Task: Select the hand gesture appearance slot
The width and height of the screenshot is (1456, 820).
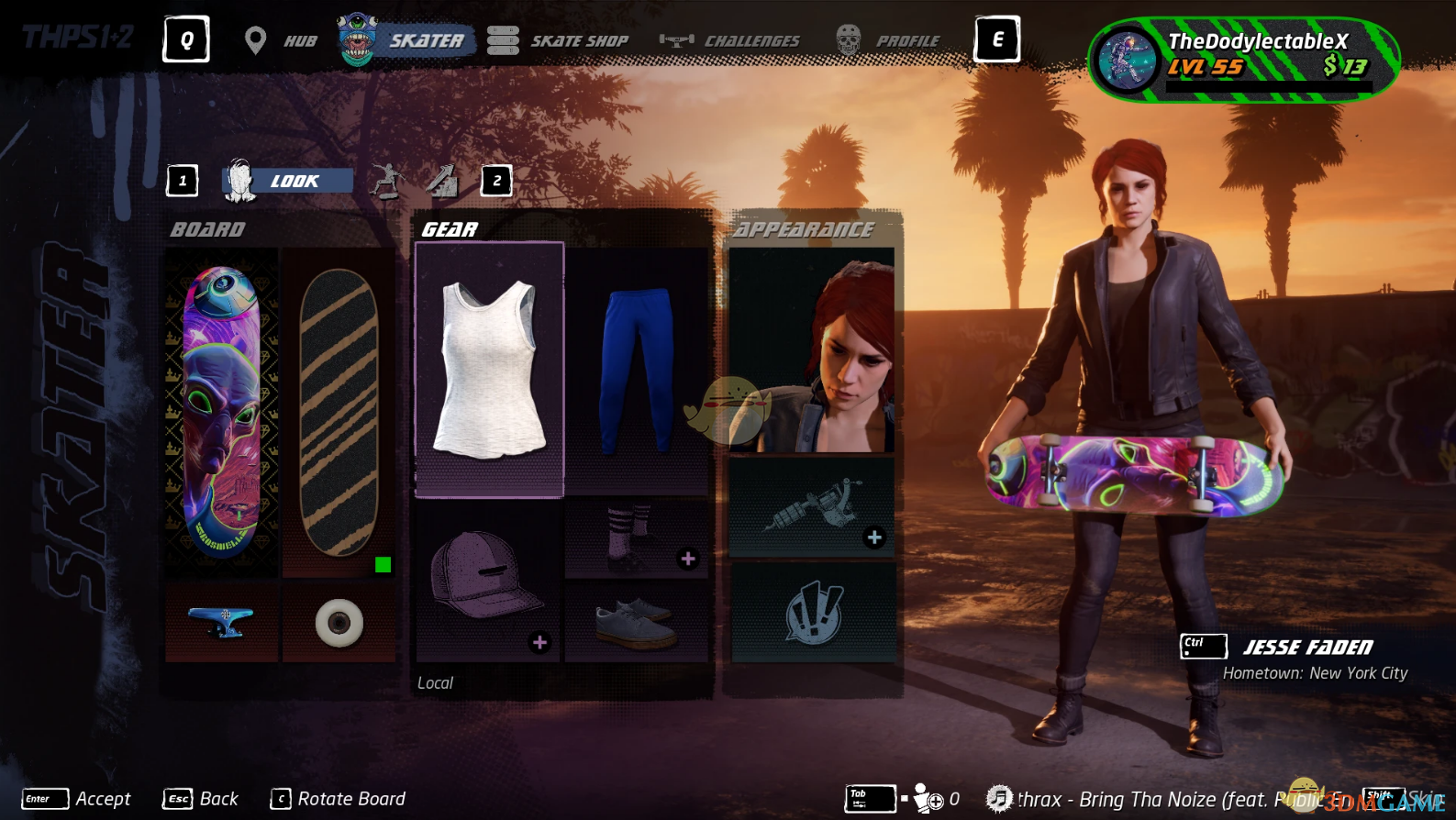Action: pyautogui.click(x=812, y=613)
